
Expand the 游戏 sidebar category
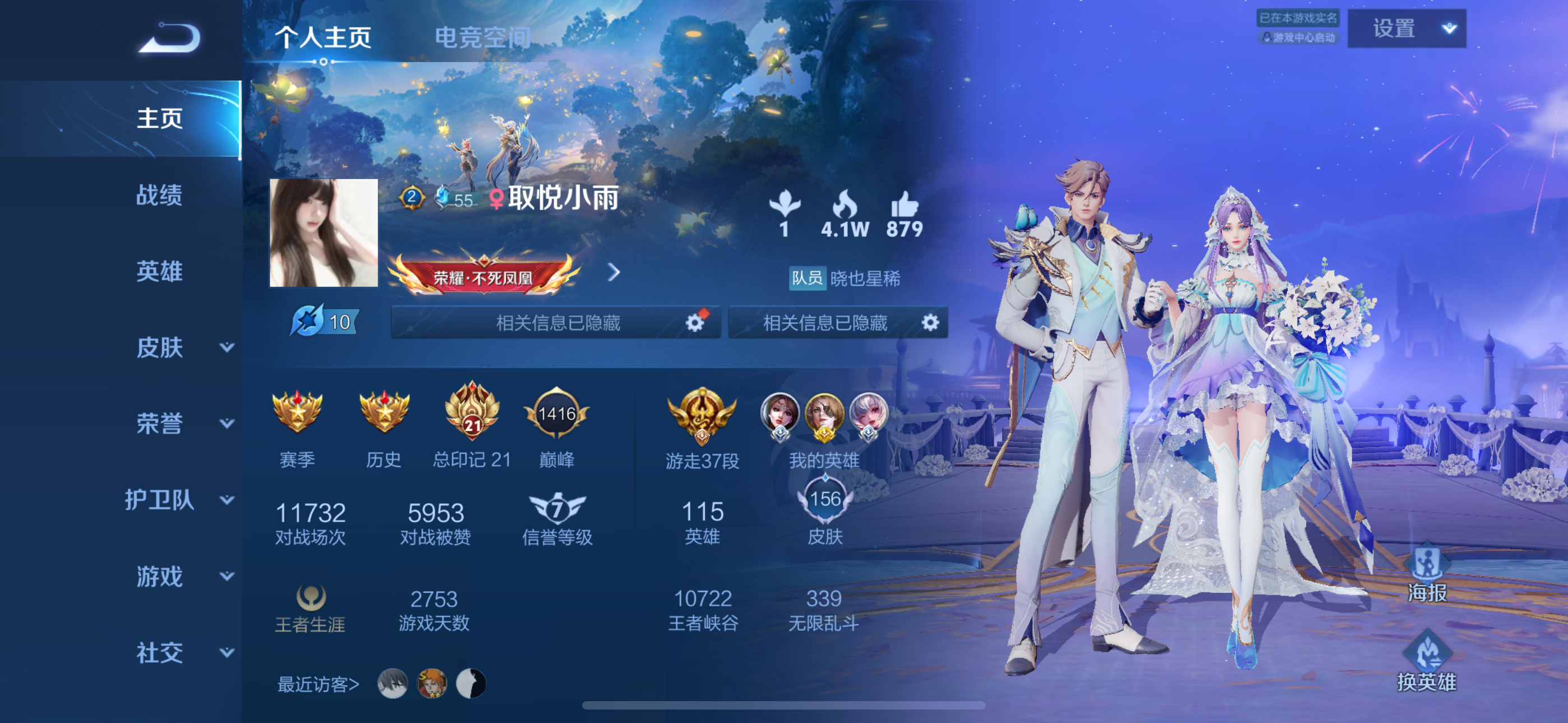click(x=183, y=576)
